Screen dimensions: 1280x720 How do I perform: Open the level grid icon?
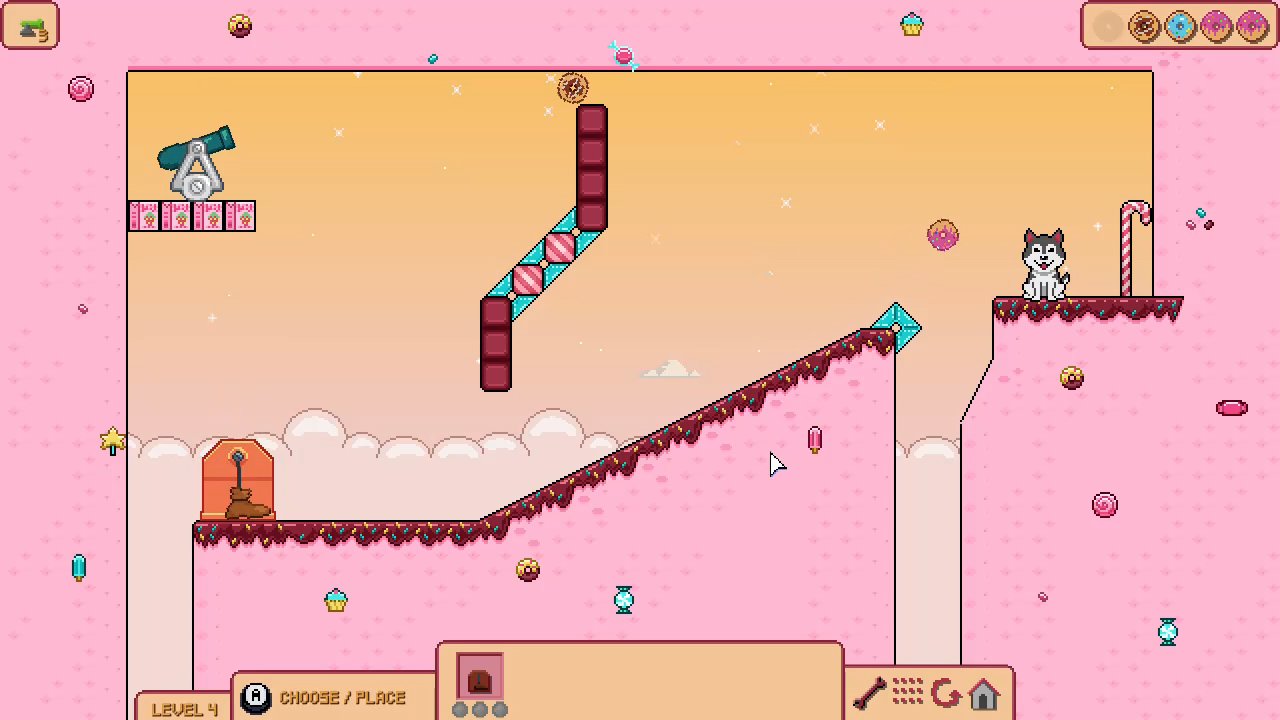pos(907,692)
